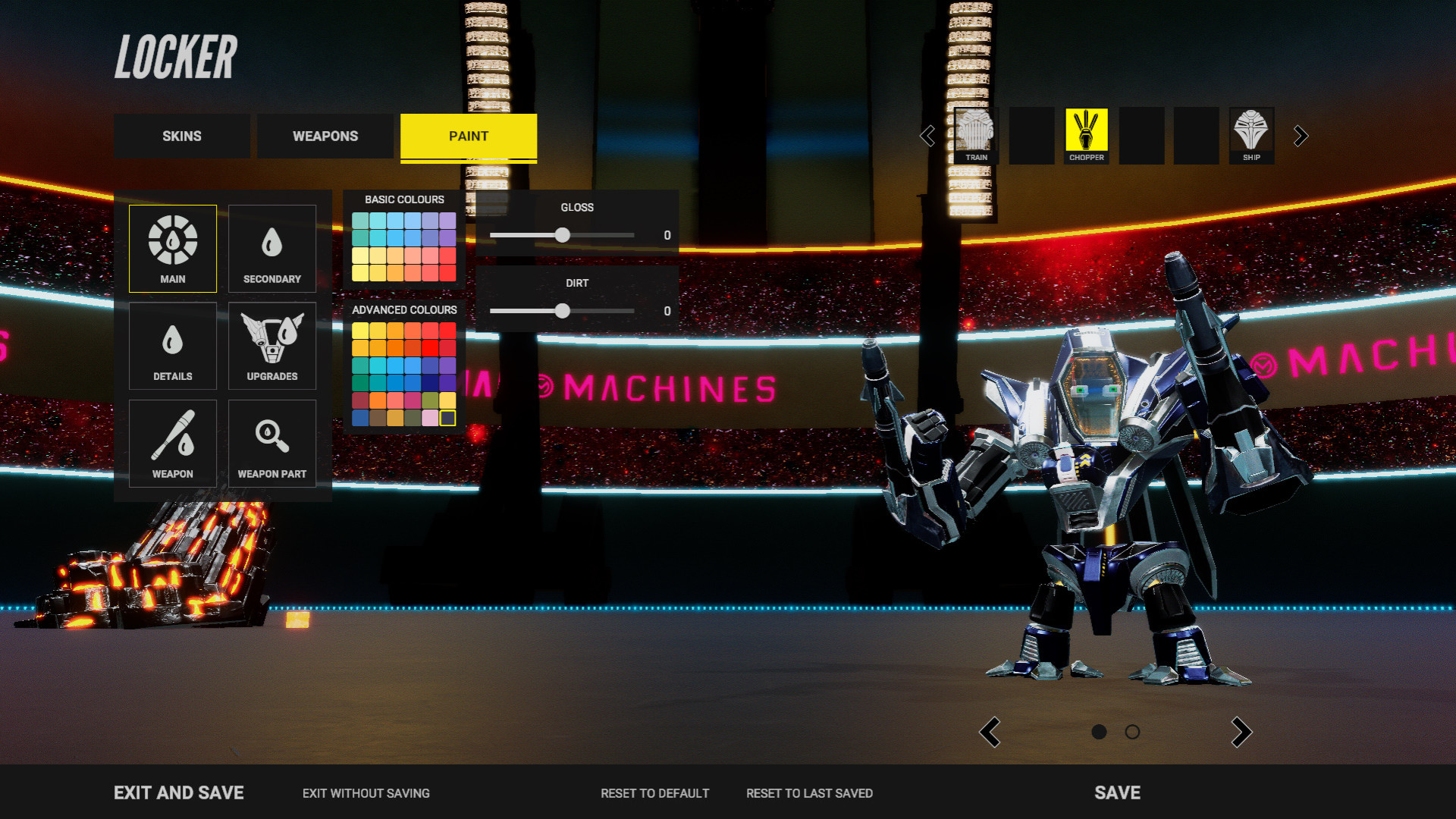1456x819 pixels.
Task: Switch to the SKINS tab
Action: [x=181, y=136]
